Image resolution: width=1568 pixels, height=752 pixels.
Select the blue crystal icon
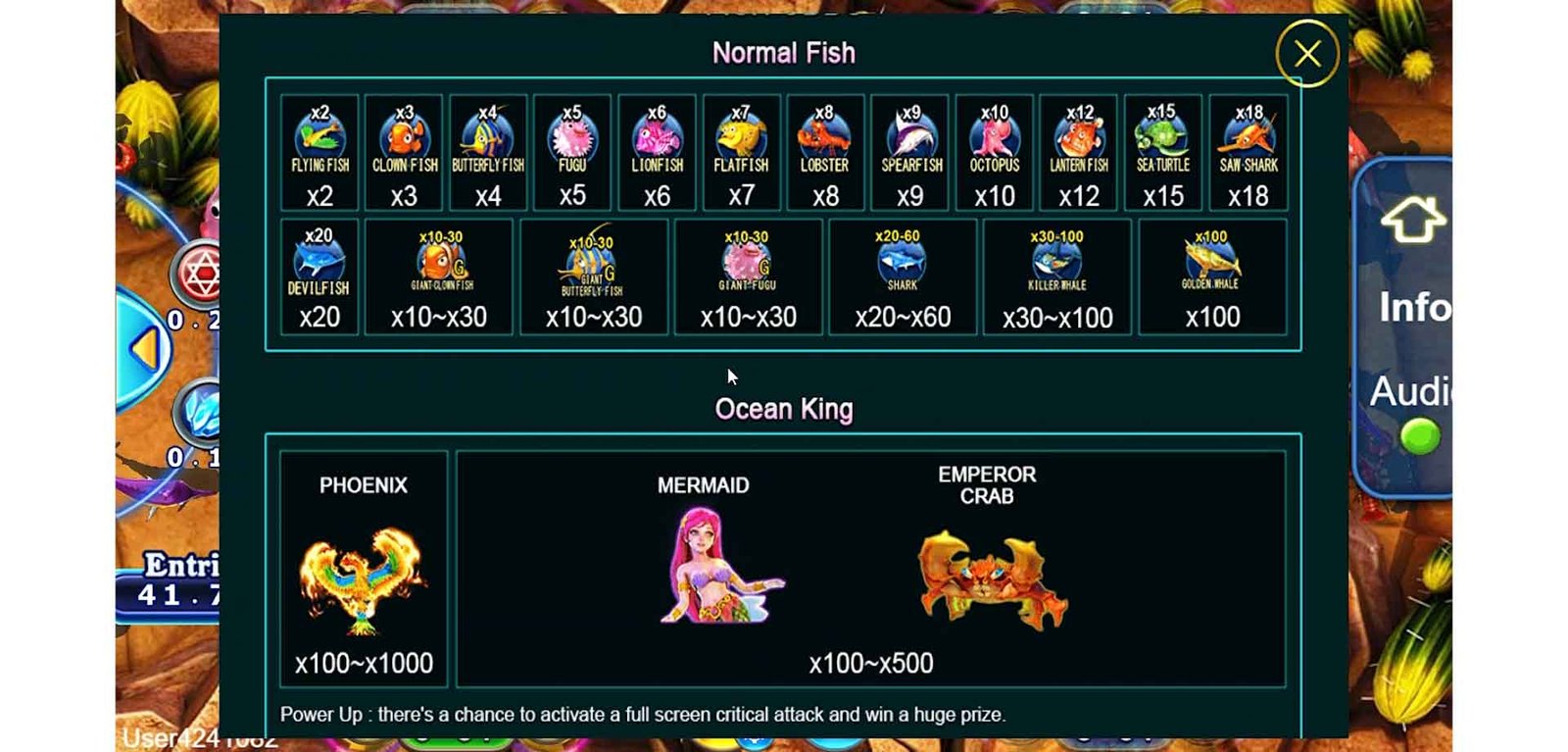tap(201, 412)
